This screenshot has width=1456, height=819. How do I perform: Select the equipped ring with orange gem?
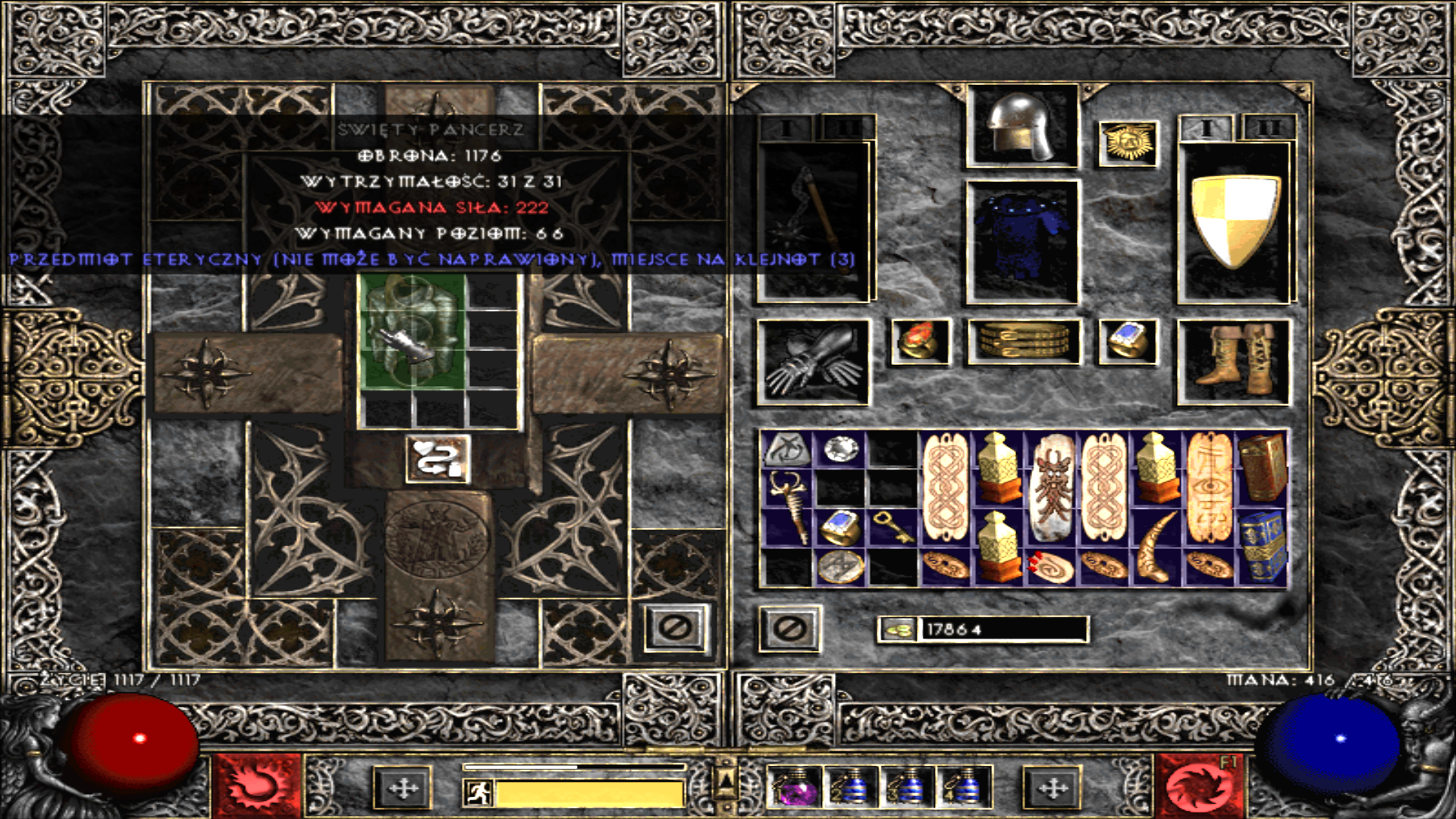(x=920, y=341)
